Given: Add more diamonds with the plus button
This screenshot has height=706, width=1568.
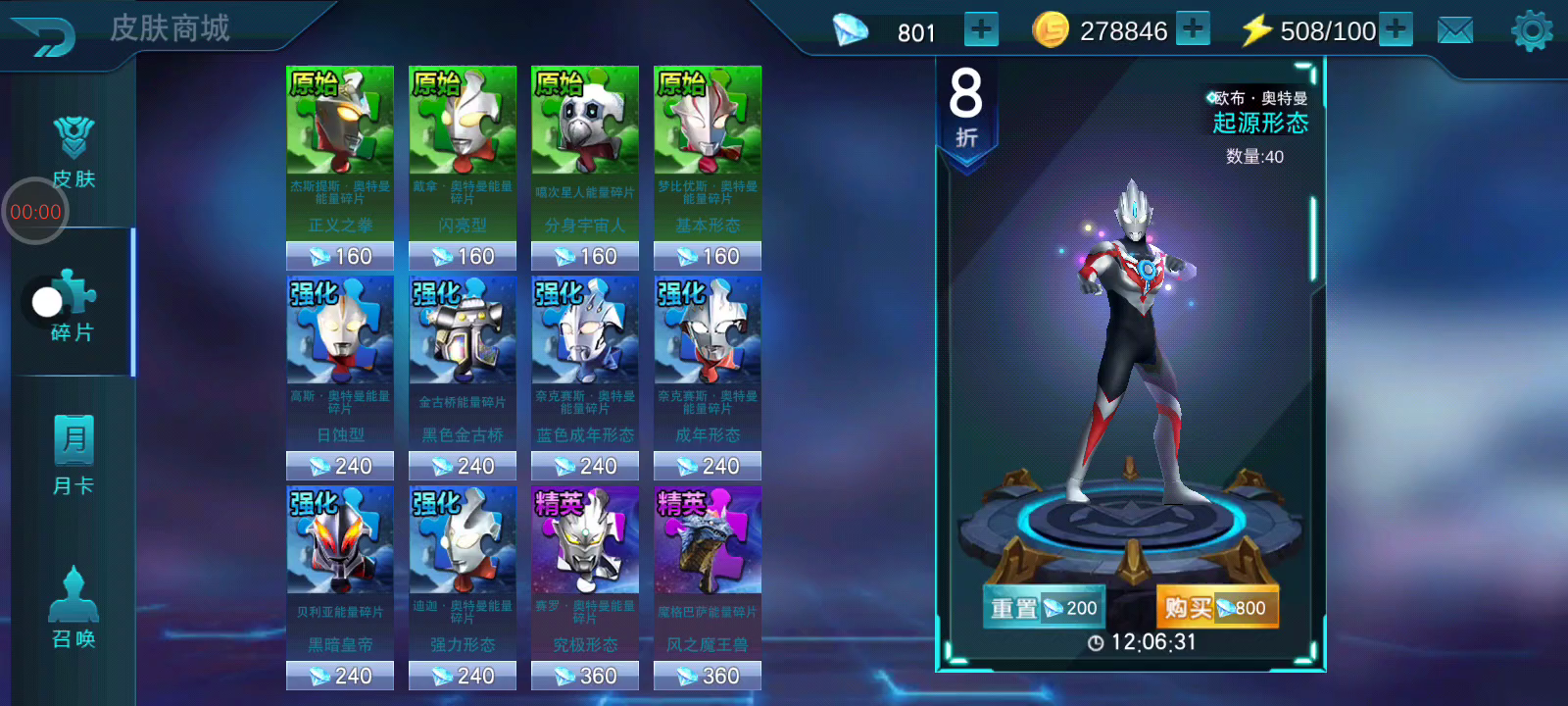Looking at the screenshot, I should tap(981, 30).
